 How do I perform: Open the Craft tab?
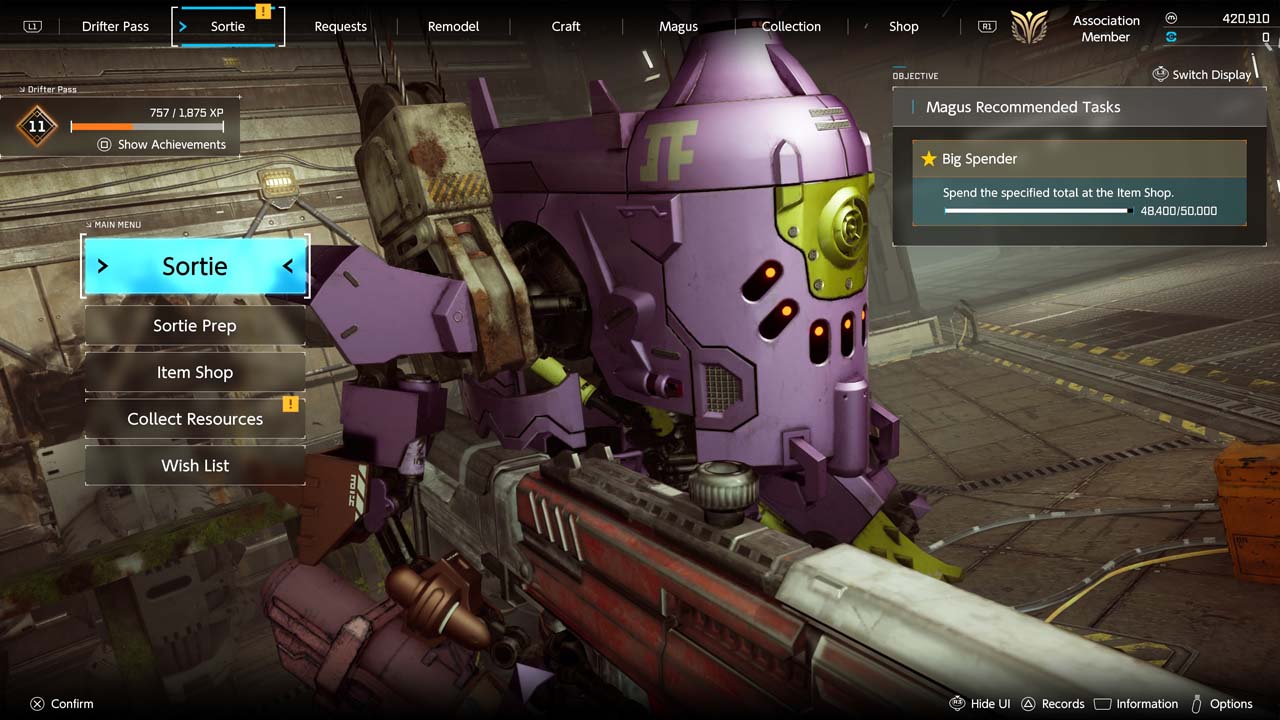click(566, 27)
